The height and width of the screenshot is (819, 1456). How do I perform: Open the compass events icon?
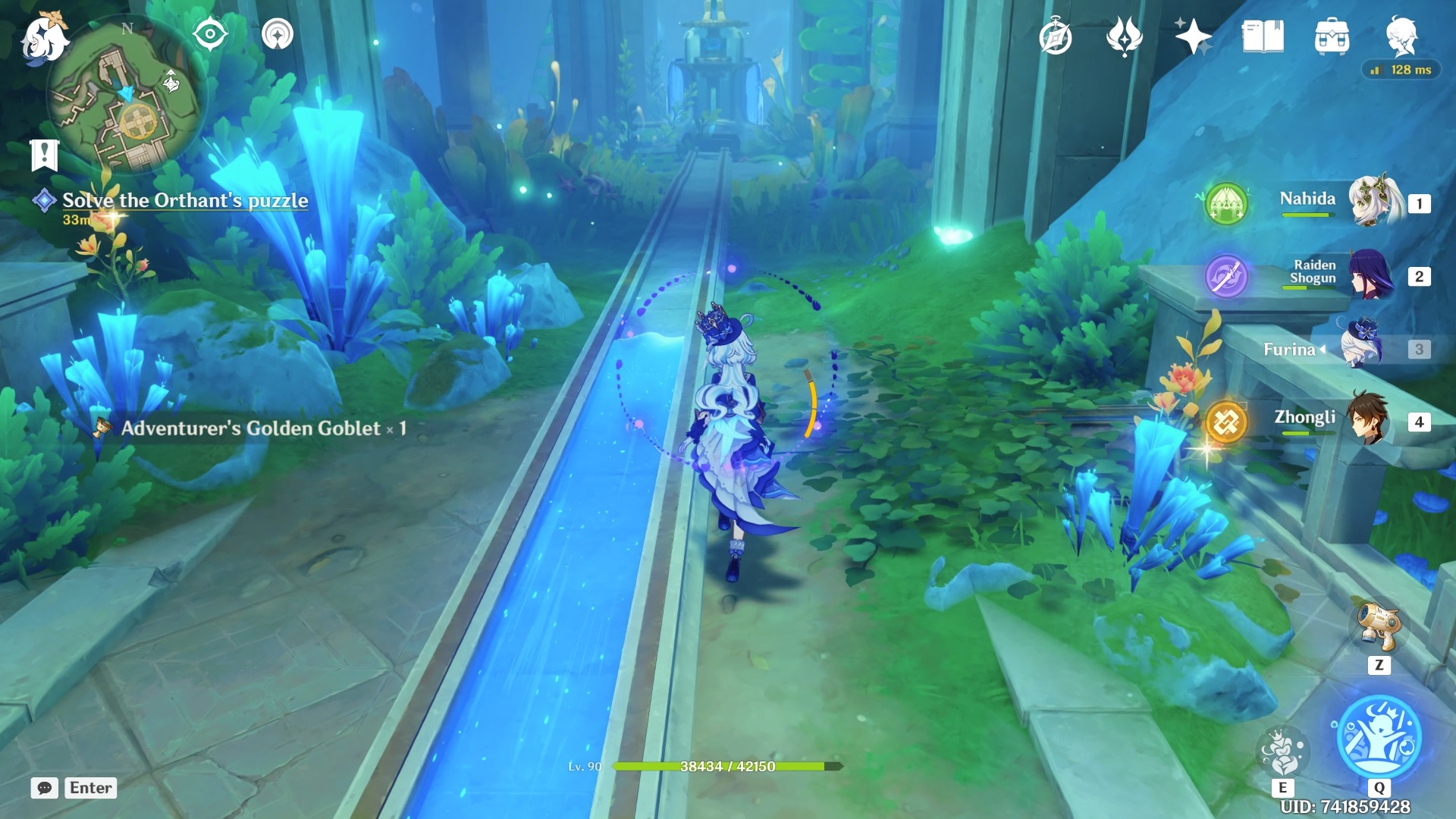(x=1055, y=37)
